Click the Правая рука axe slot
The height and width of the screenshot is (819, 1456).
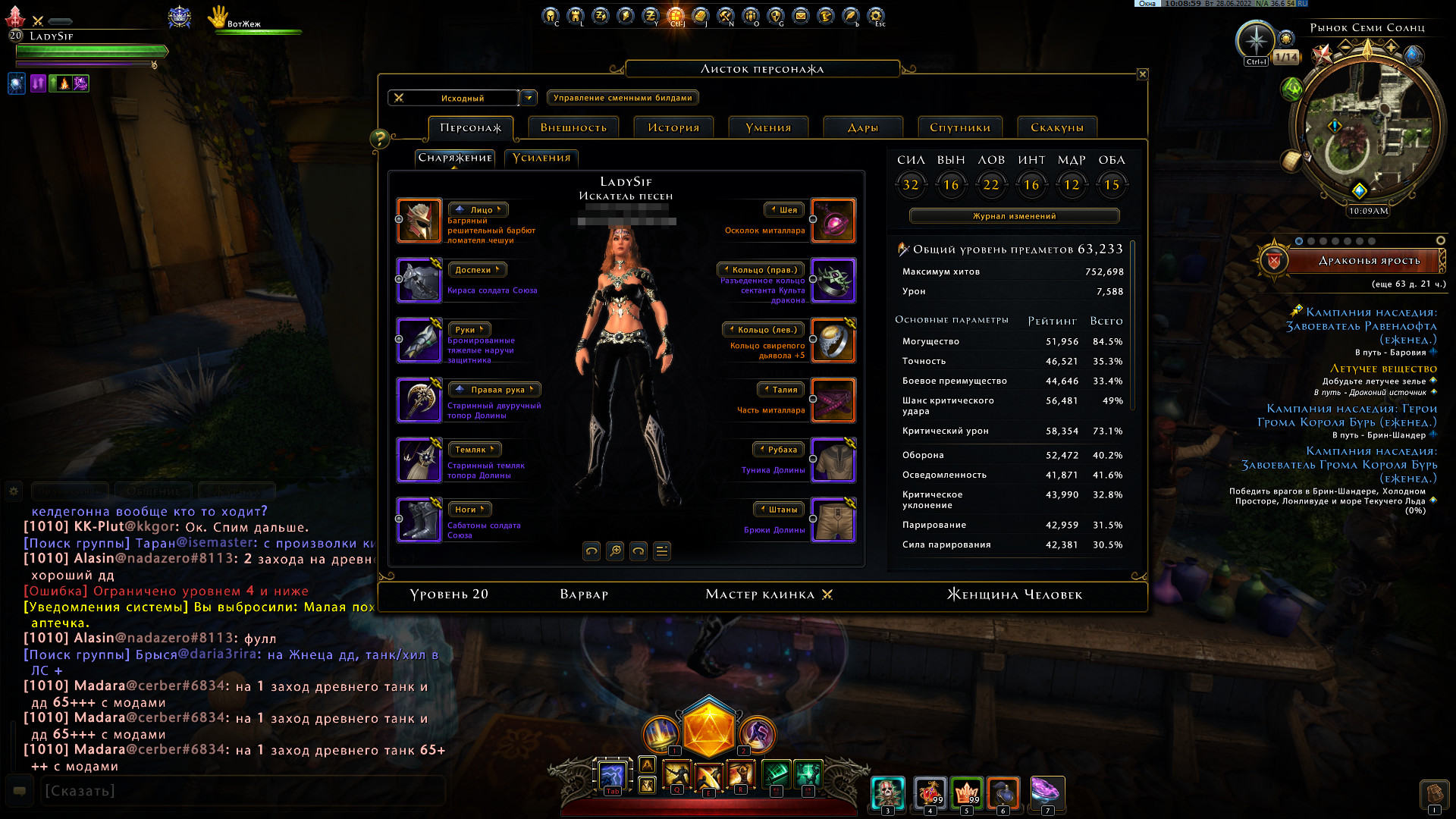pos(419,400)
